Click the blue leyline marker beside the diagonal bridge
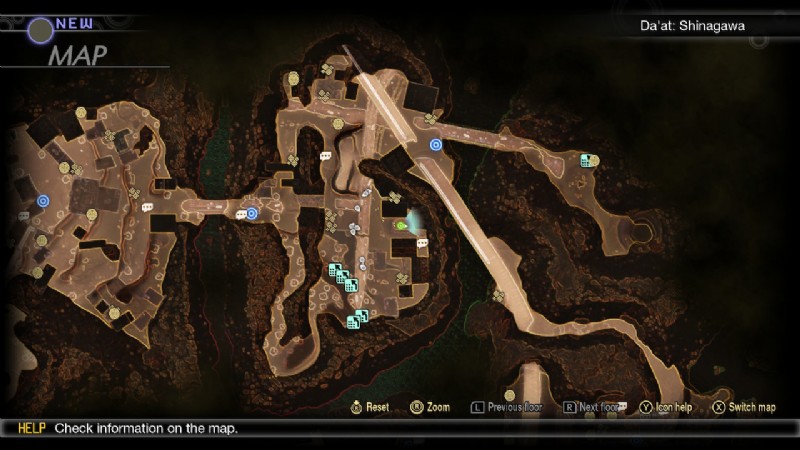 pos(436,145)
